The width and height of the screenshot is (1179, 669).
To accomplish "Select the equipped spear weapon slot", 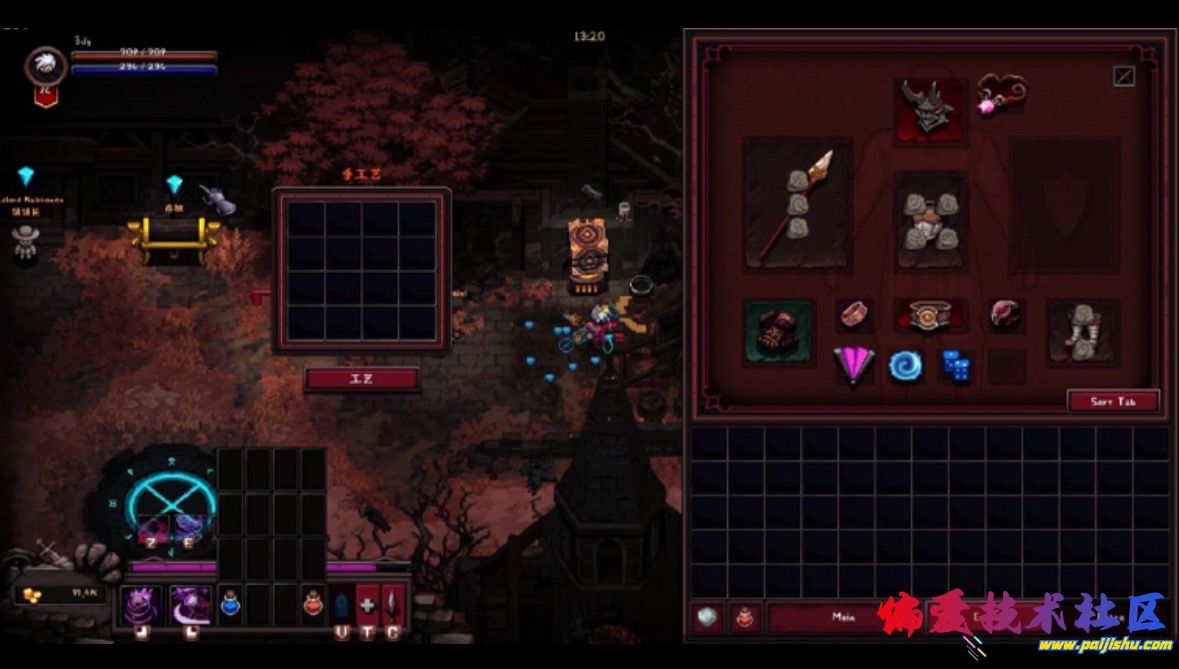I will point(797,204).
